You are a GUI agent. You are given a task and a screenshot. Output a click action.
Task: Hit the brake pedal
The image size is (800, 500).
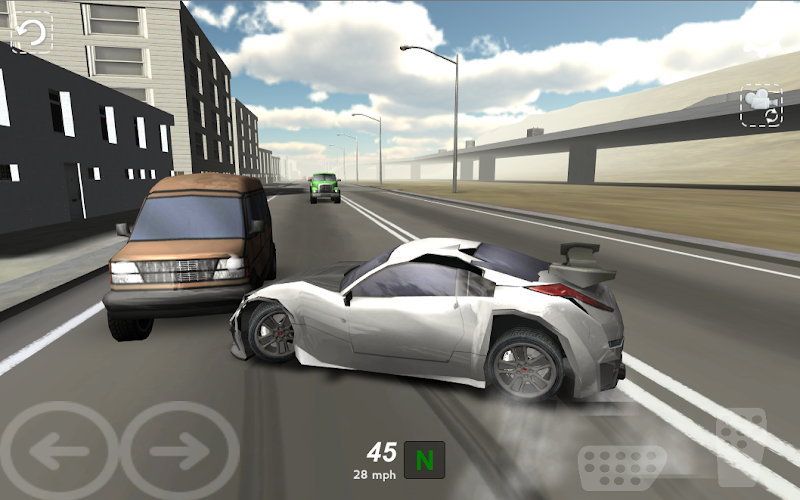(622, 468)
